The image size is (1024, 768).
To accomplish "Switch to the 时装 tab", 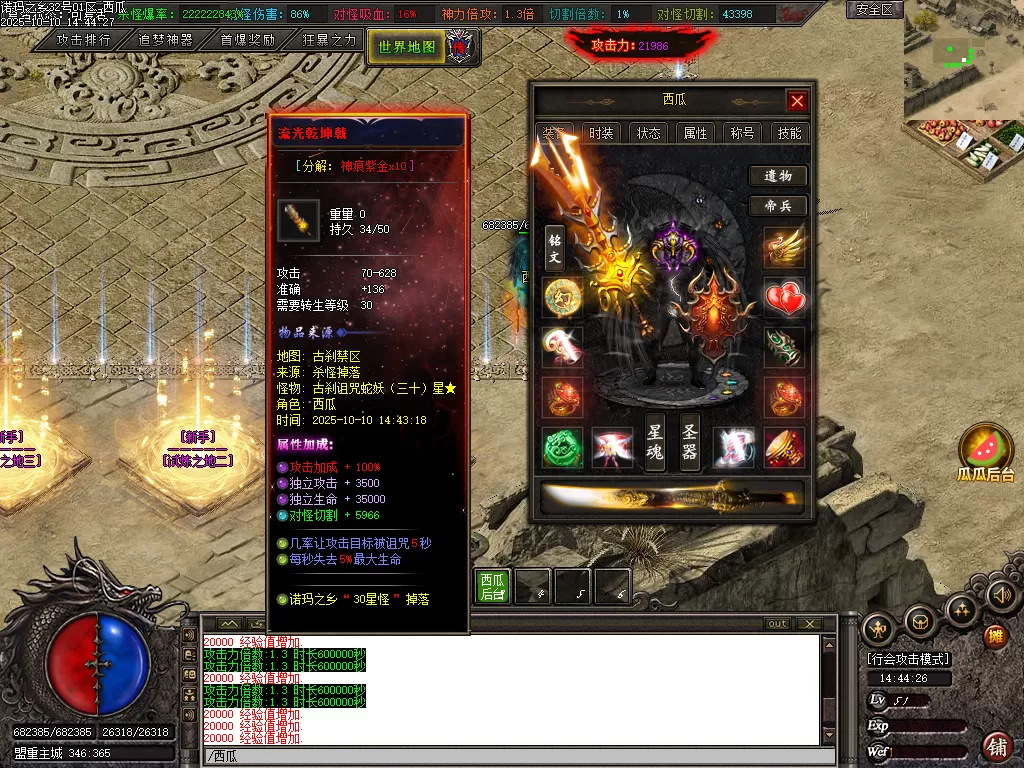I will [601, 133].
